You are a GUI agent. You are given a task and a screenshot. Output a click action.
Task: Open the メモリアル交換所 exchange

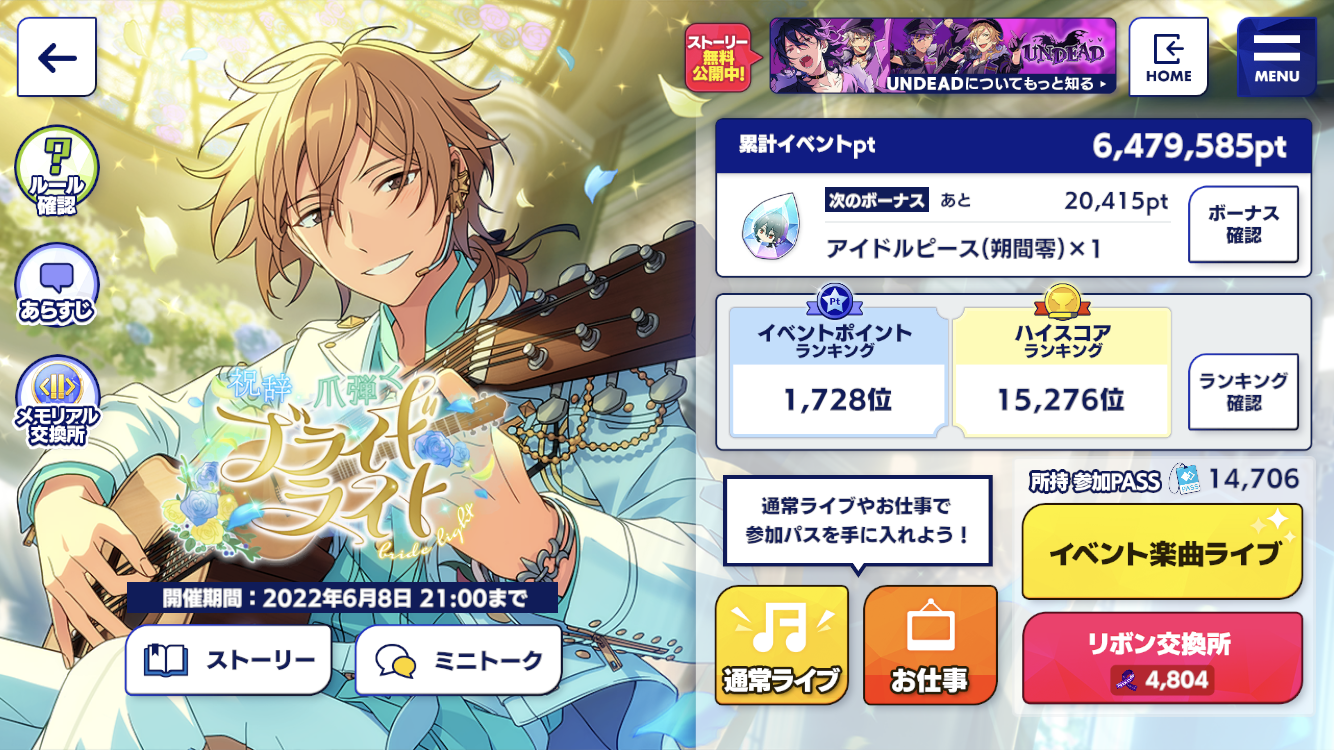coord(57,403)
